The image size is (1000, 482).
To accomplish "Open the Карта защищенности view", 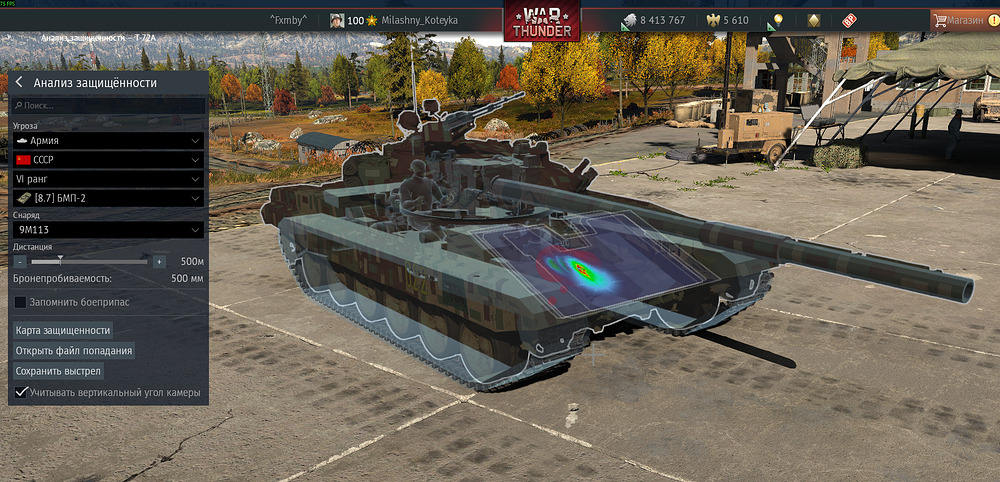I will [x=63, y=330].
